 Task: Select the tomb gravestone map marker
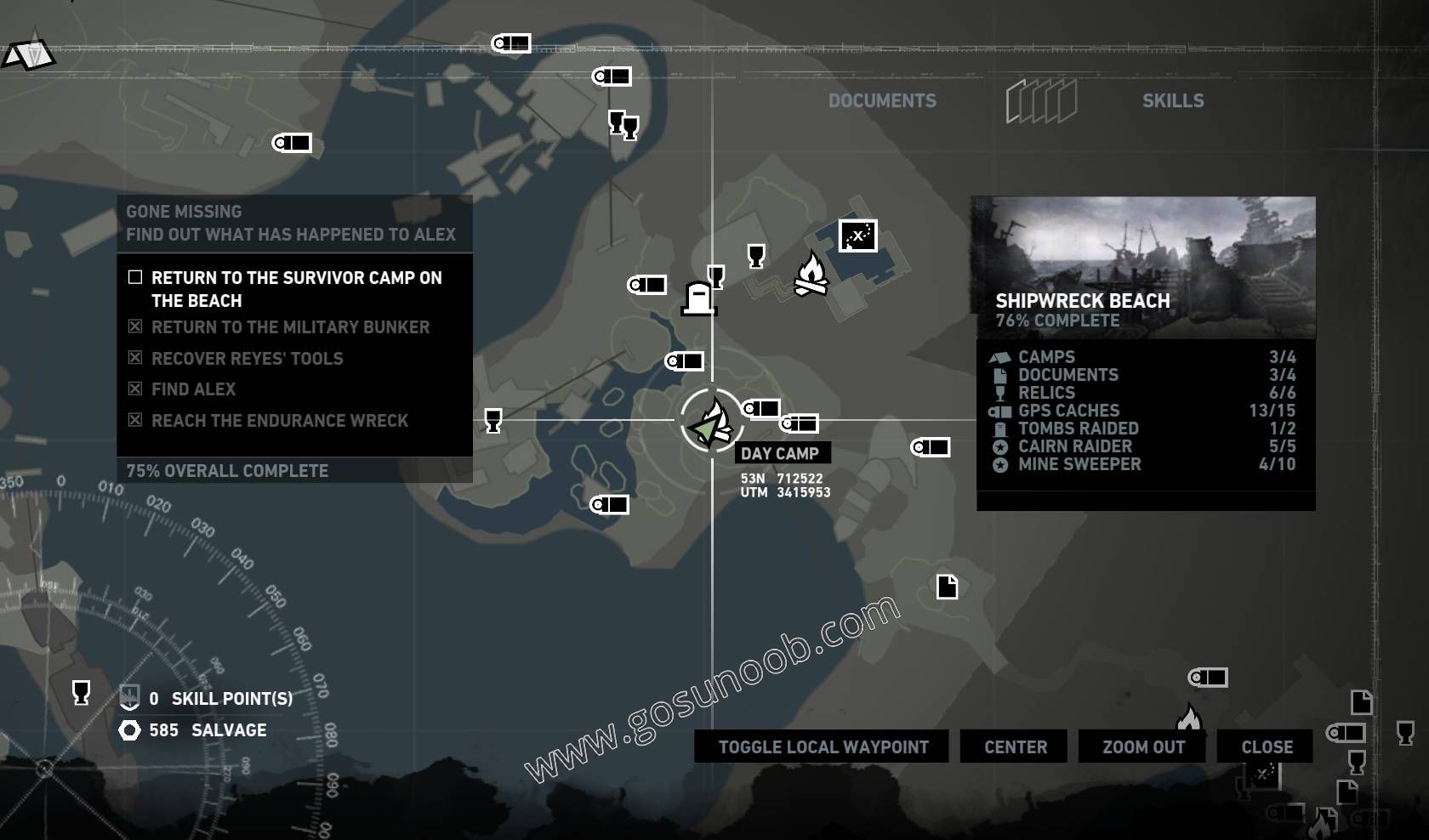pyautogui.click(x=698, y=298)
